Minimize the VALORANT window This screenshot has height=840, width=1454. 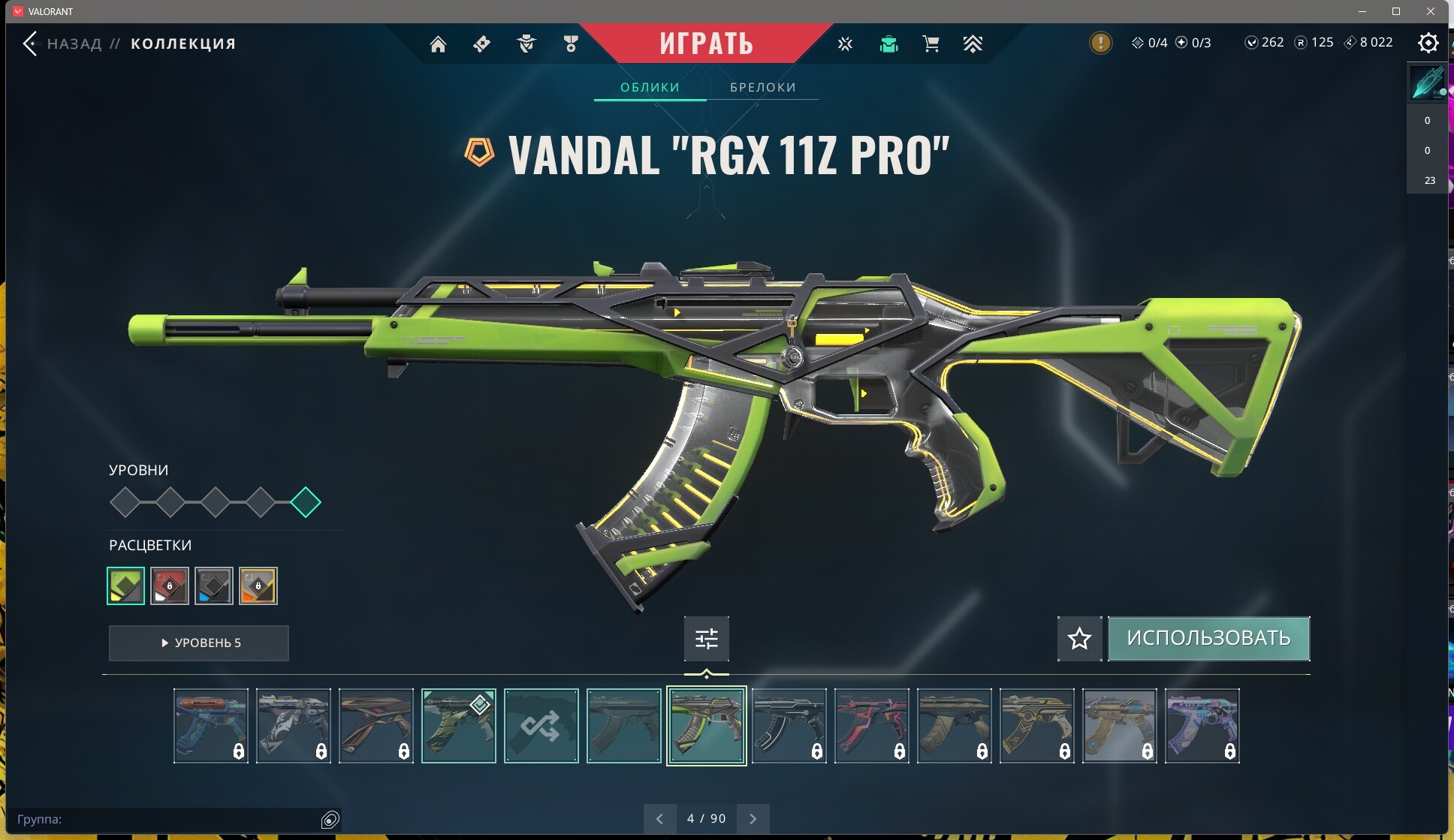point(1362,11)
